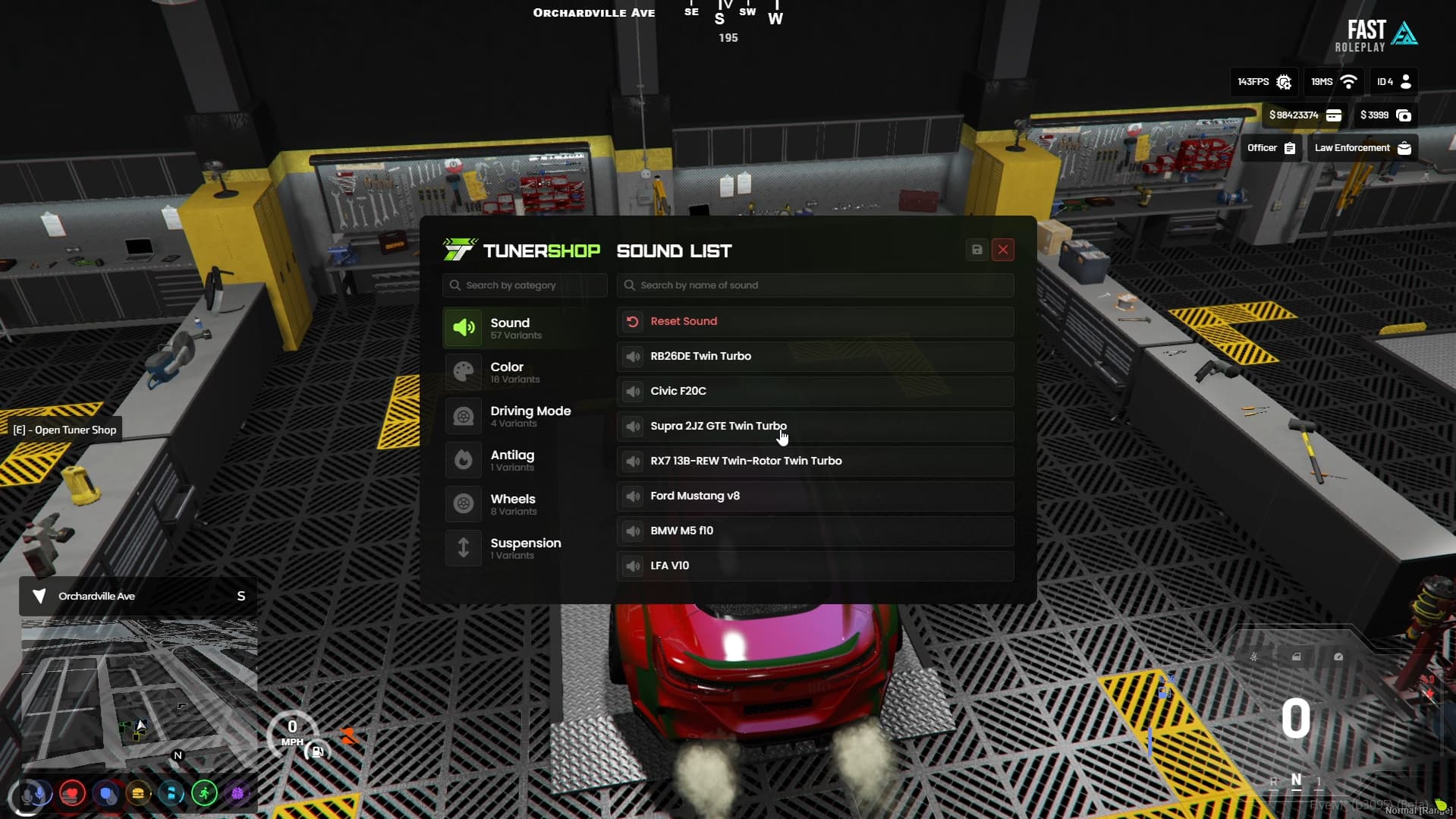Select the Sound category icon
1456x819 pixels.
pos(464,327)
